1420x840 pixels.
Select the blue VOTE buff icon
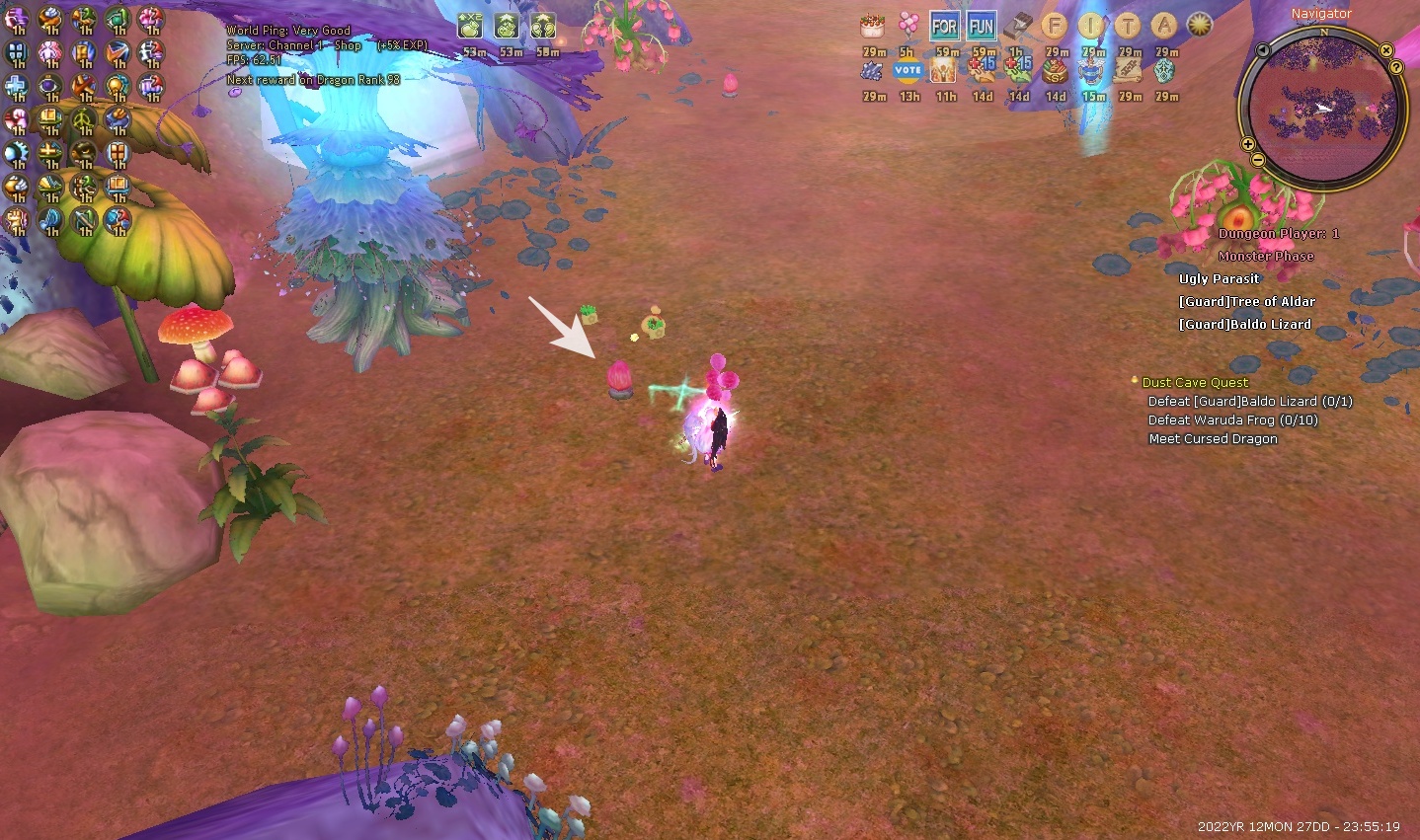tap(907, 70)
